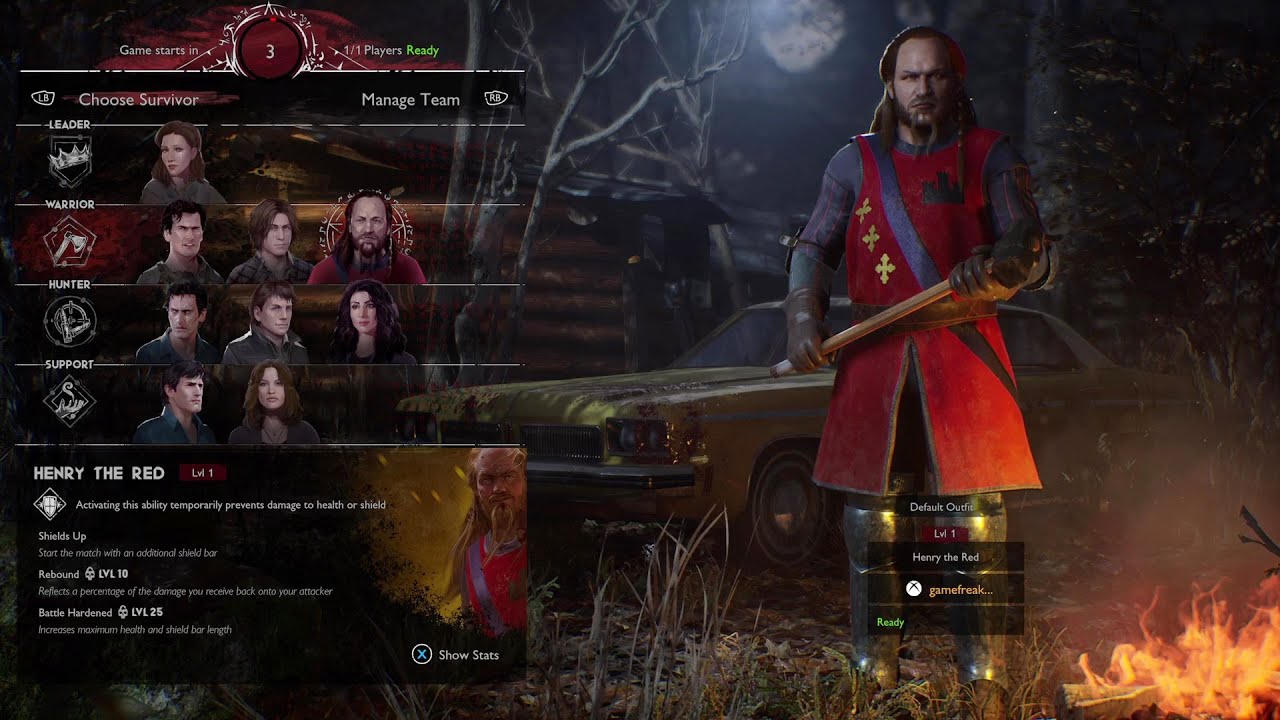Click the Hunter class crossbow icon
Viewport: 1280px width, 720px height.
click(x=70, y=322)
